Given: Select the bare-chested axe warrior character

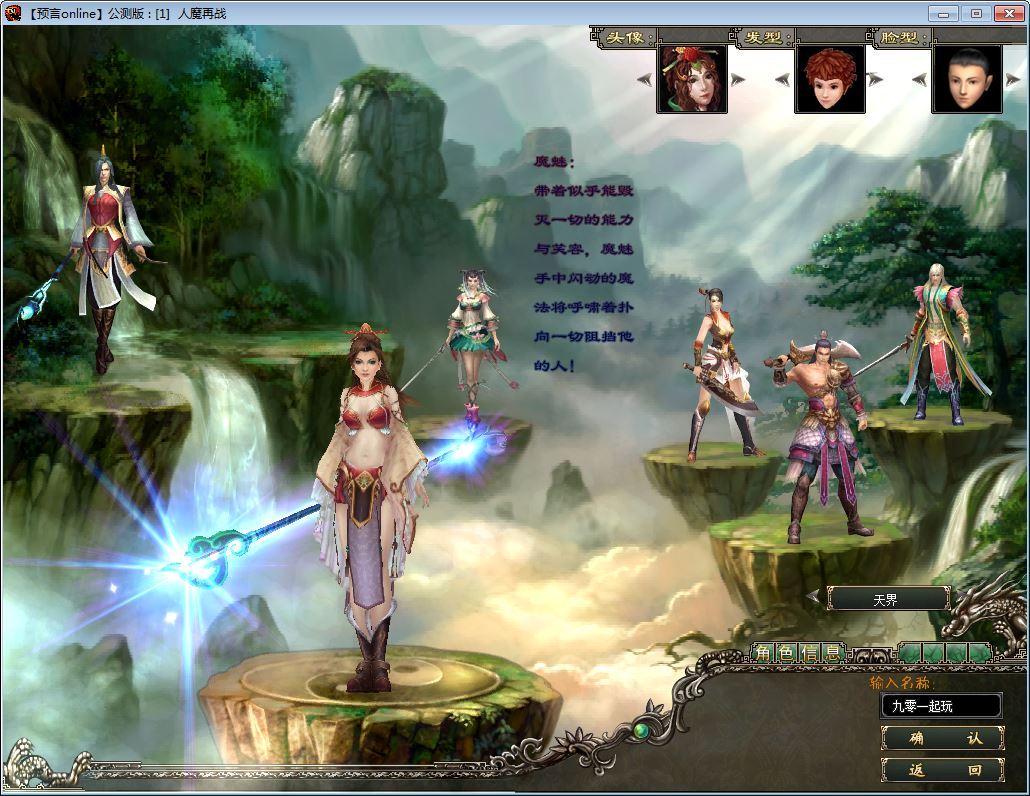Looking at the screenshot, I should click(823, 430).
